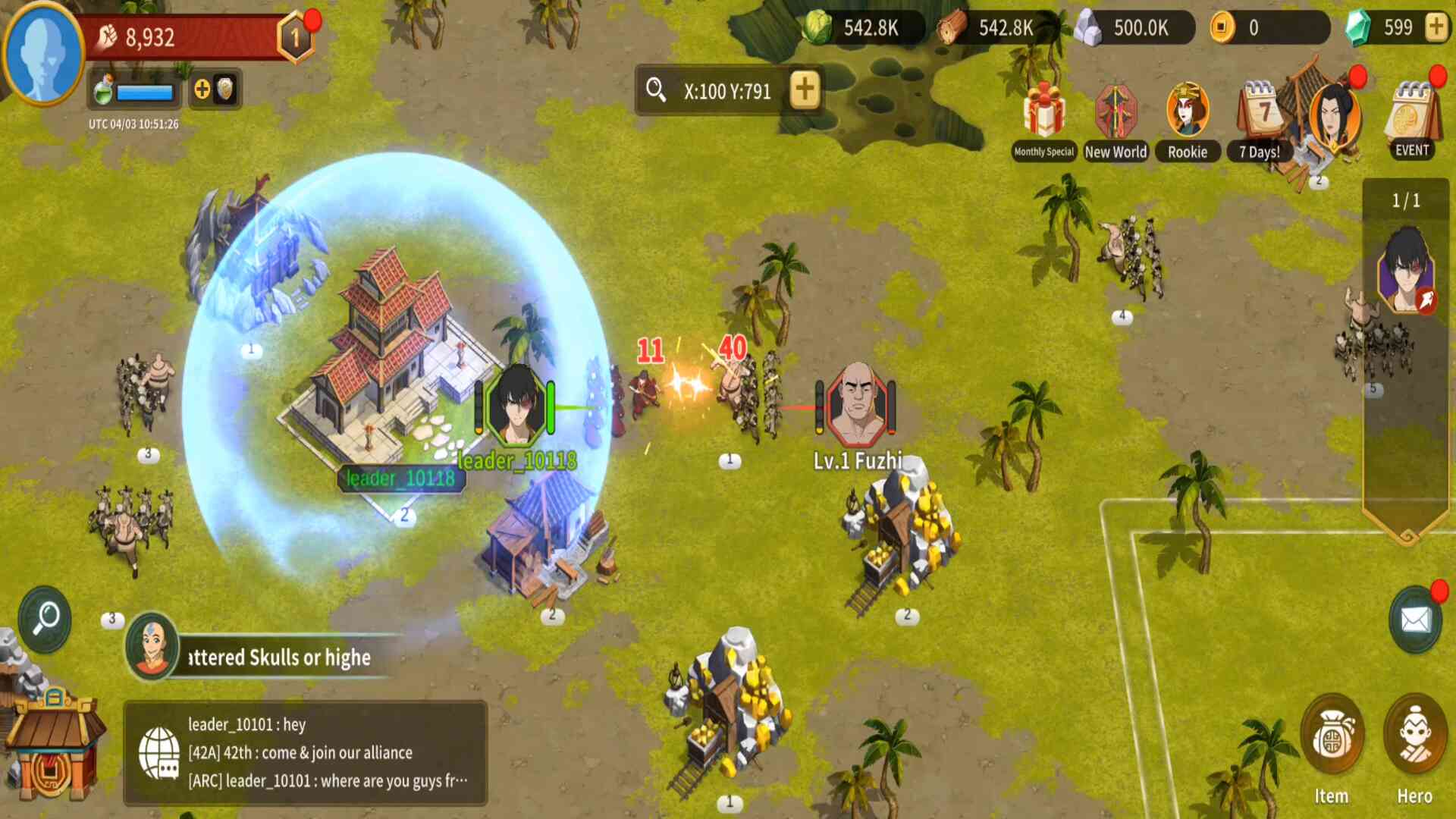Add more gems with the plus button
Screen dimensions: 1456x819
[1436, 28]
